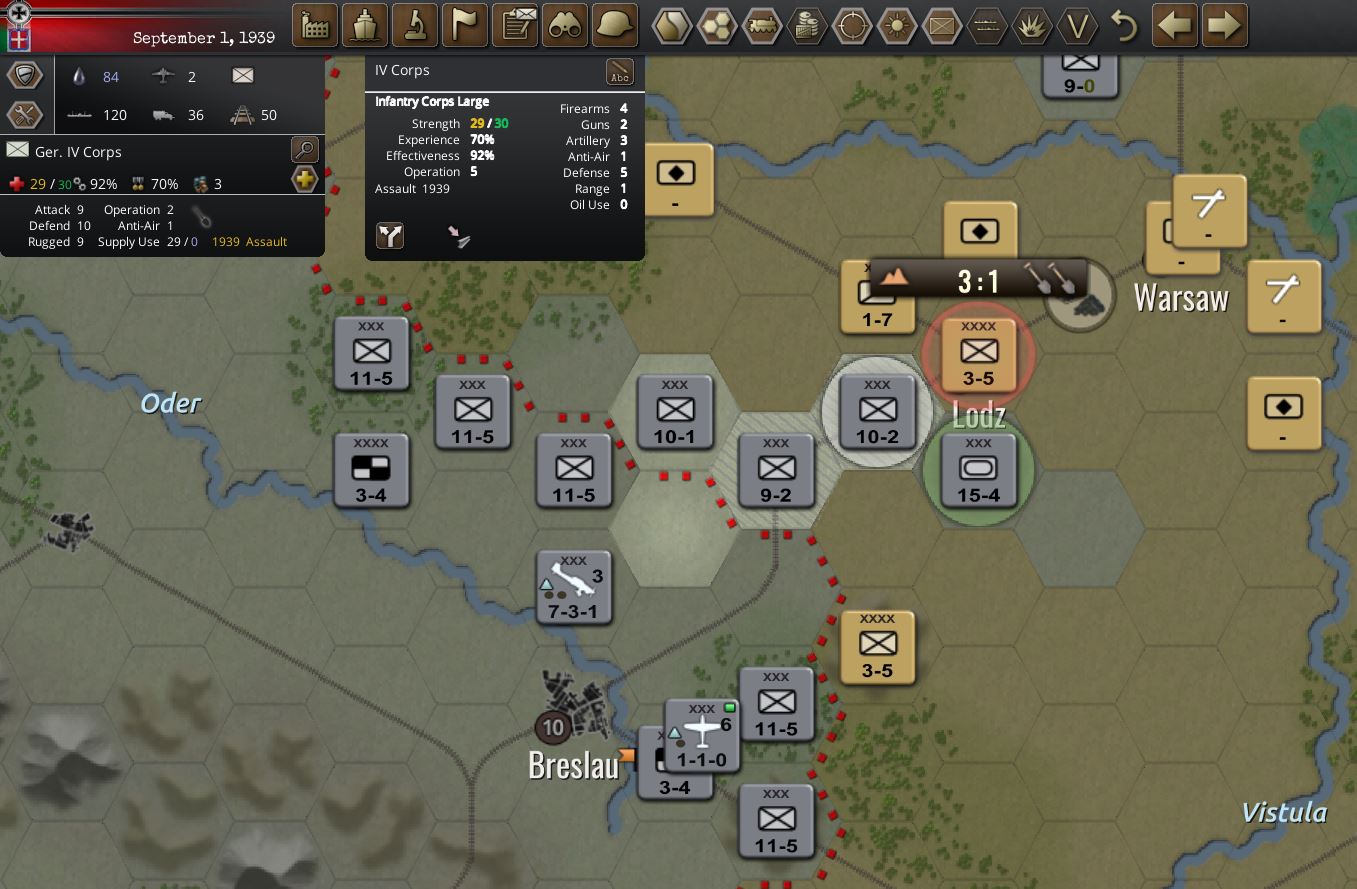
Task: Toggle victory locations with the V icon
Action: (x=1078, y=27)
